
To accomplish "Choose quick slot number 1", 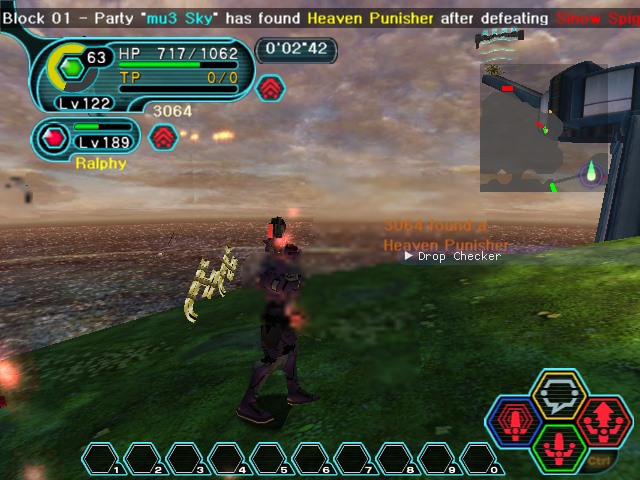I will pyautogui.click(x=101, y=459).
